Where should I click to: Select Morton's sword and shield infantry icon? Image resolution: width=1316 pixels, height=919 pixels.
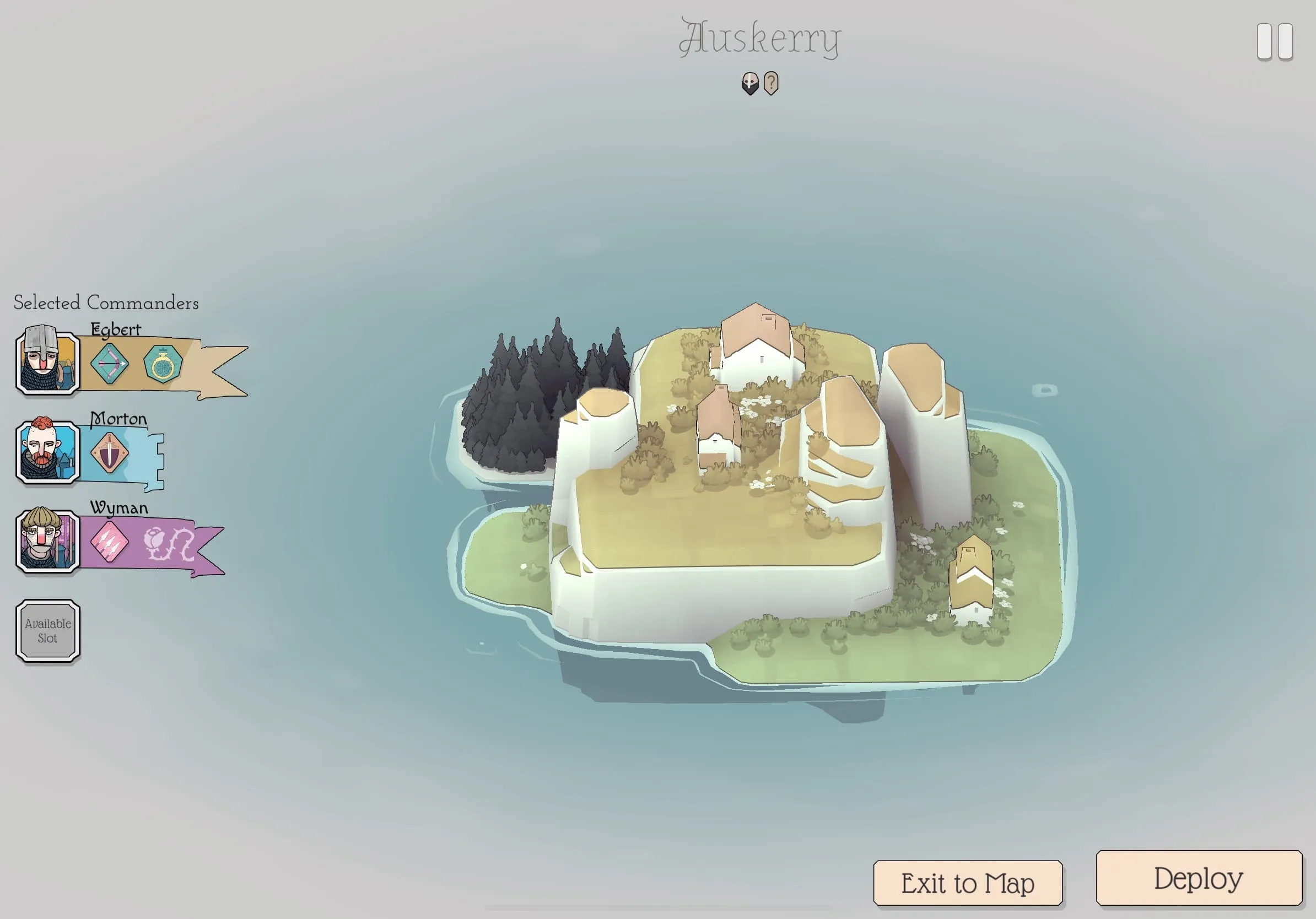click(x=111, y=453)
